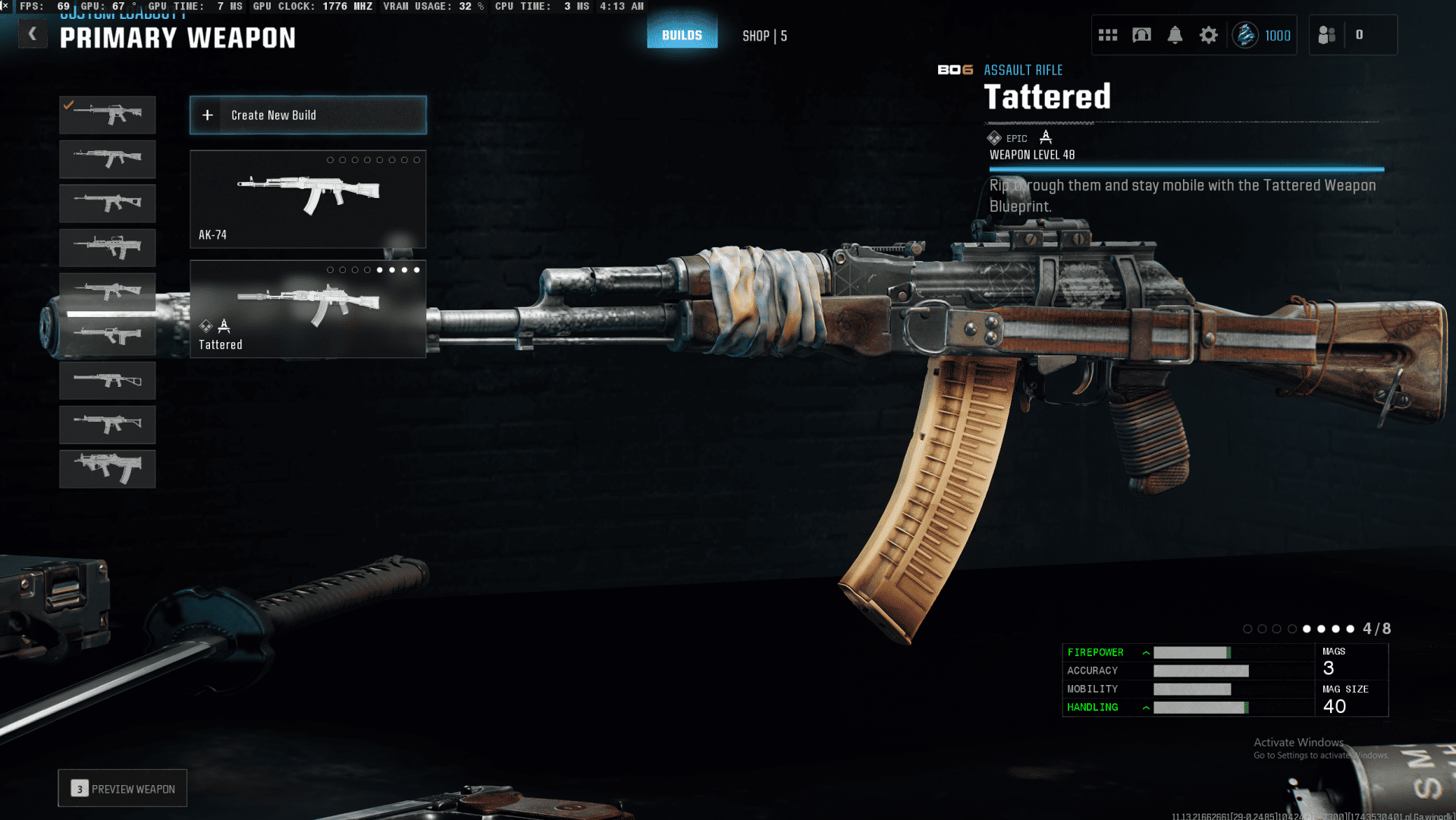Create a new build
Image resolution: width=1456 pixels, height=820 pixels.
point(308,115)
